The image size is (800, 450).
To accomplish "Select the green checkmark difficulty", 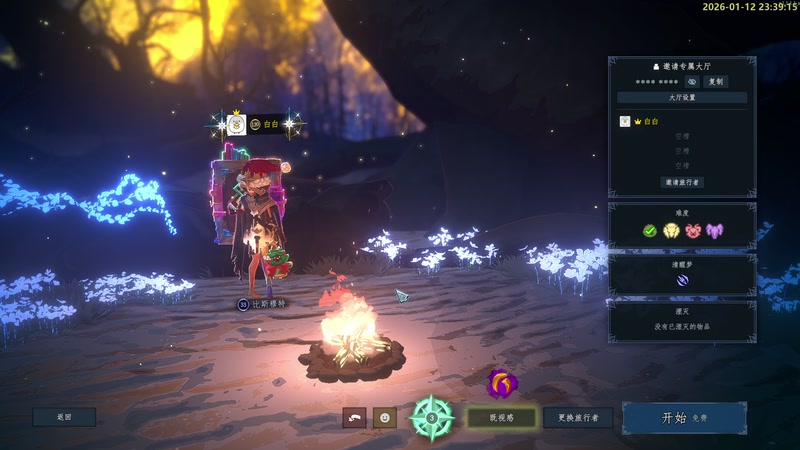I will point(650,230).
